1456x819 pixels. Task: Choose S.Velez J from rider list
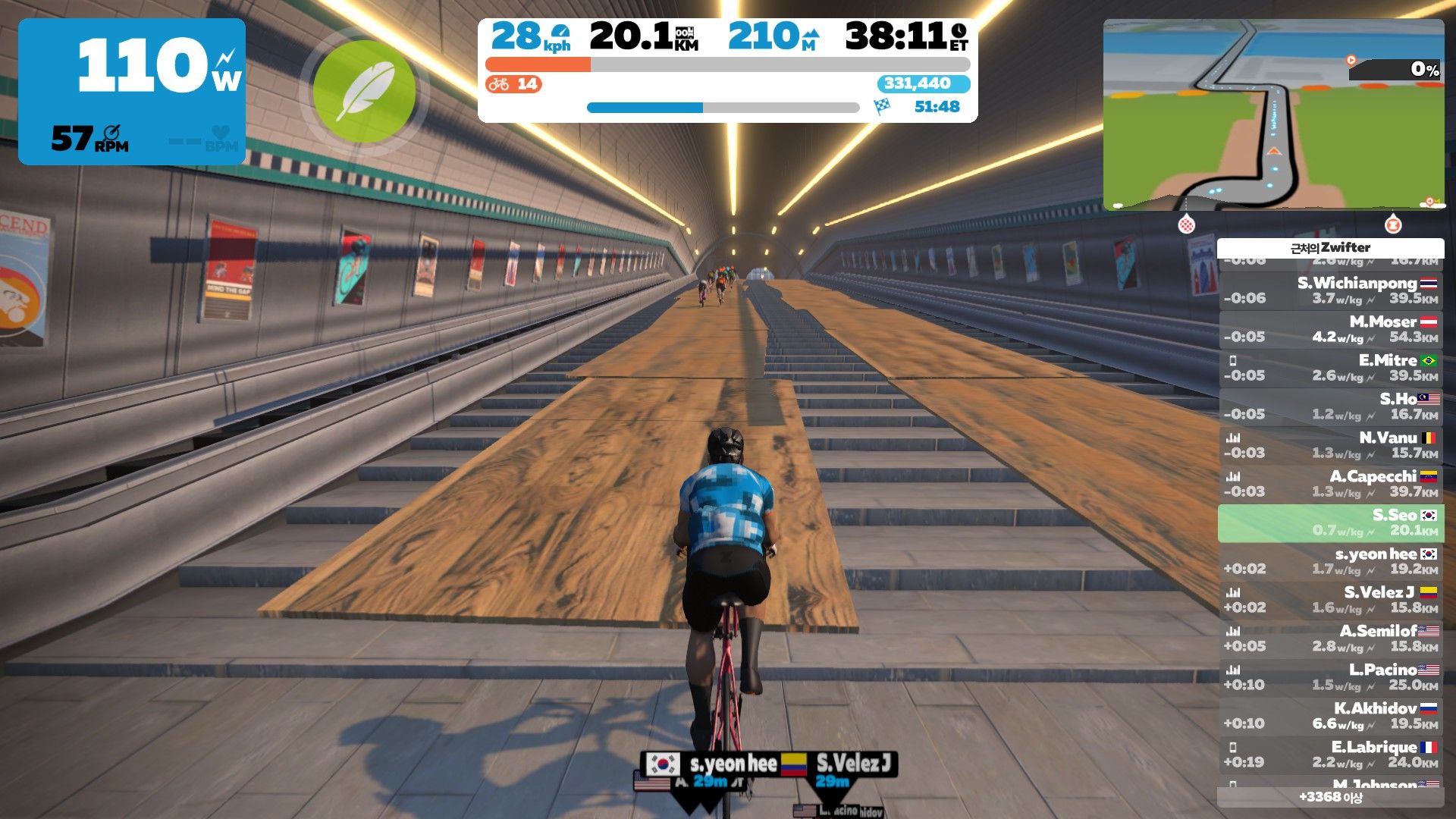pyautogui.click(x=1331, y=600)
